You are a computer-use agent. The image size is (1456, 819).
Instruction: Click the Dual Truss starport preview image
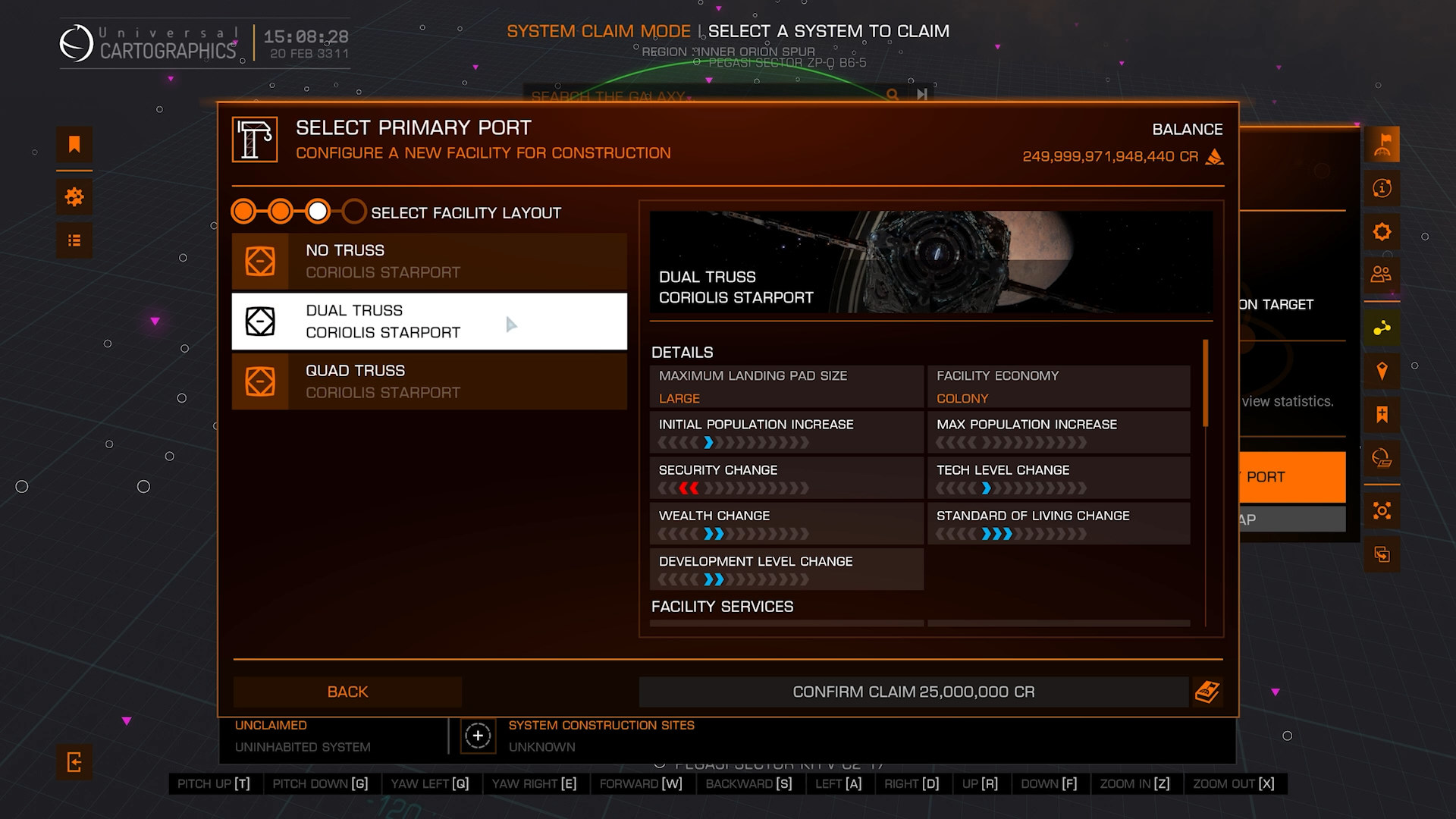(x=930, y=262)
